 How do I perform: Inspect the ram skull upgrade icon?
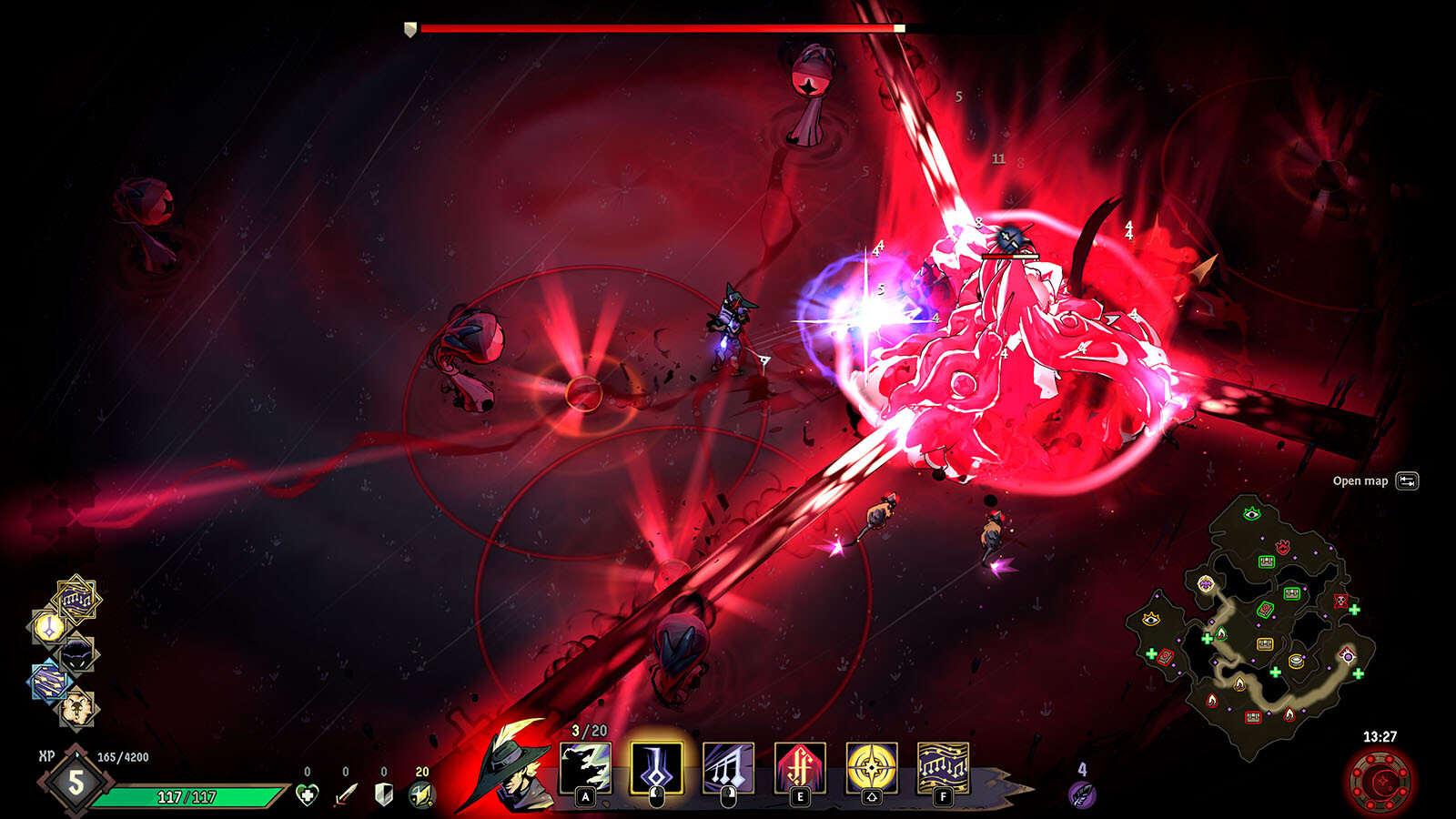click(76, 707)
